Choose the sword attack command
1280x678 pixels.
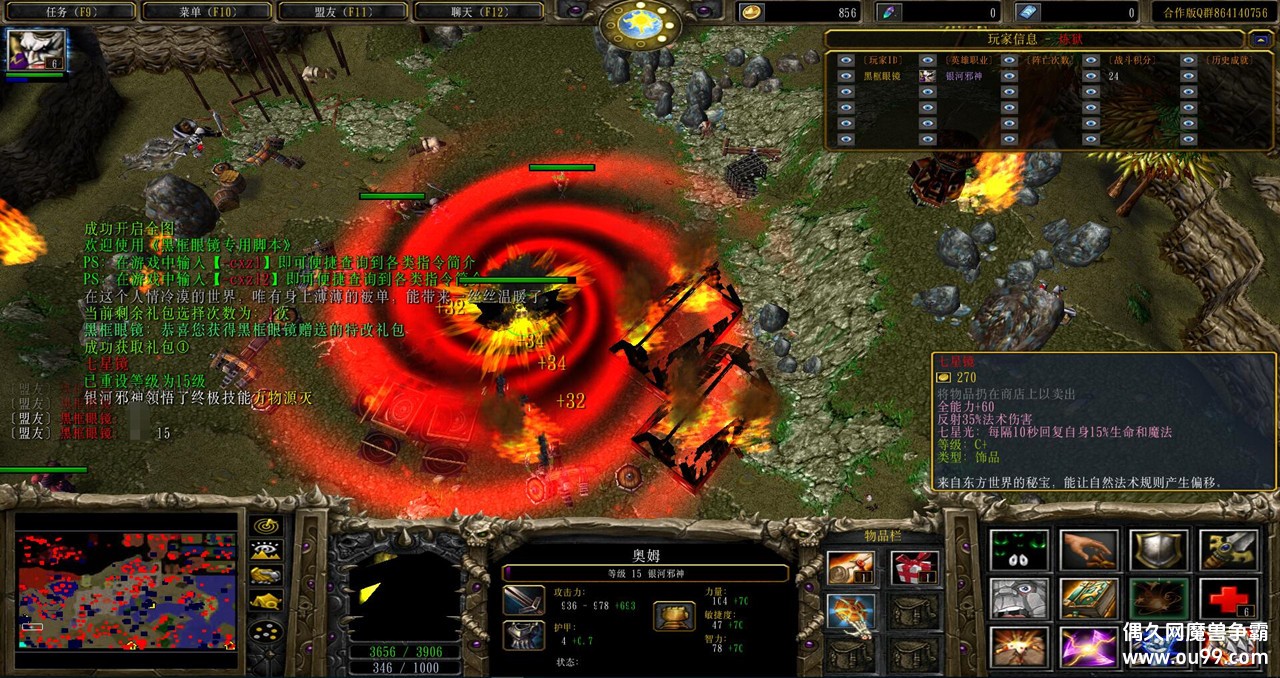pos(1227,551)
